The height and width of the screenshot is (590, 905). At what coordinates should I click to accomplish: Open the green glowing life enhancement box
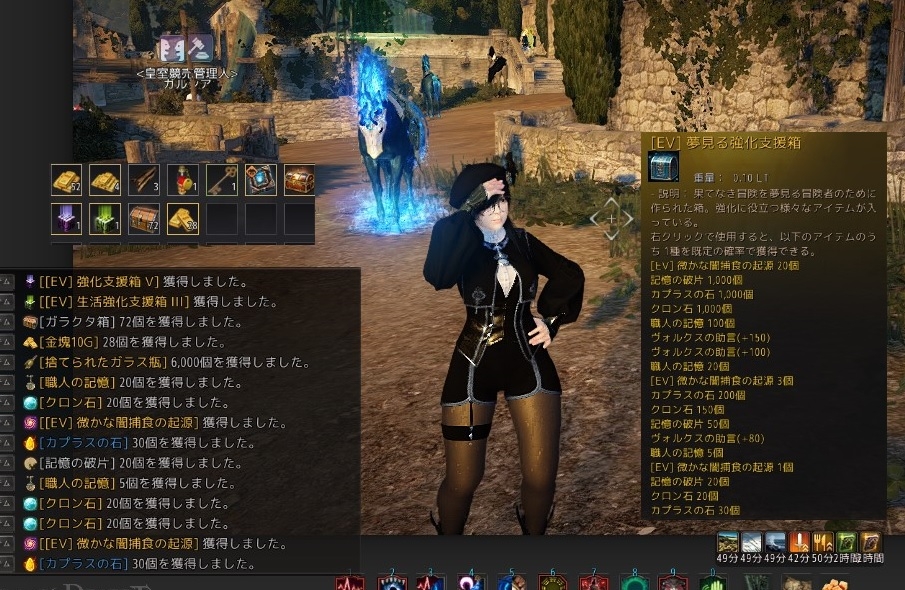(x=105, y=219)
